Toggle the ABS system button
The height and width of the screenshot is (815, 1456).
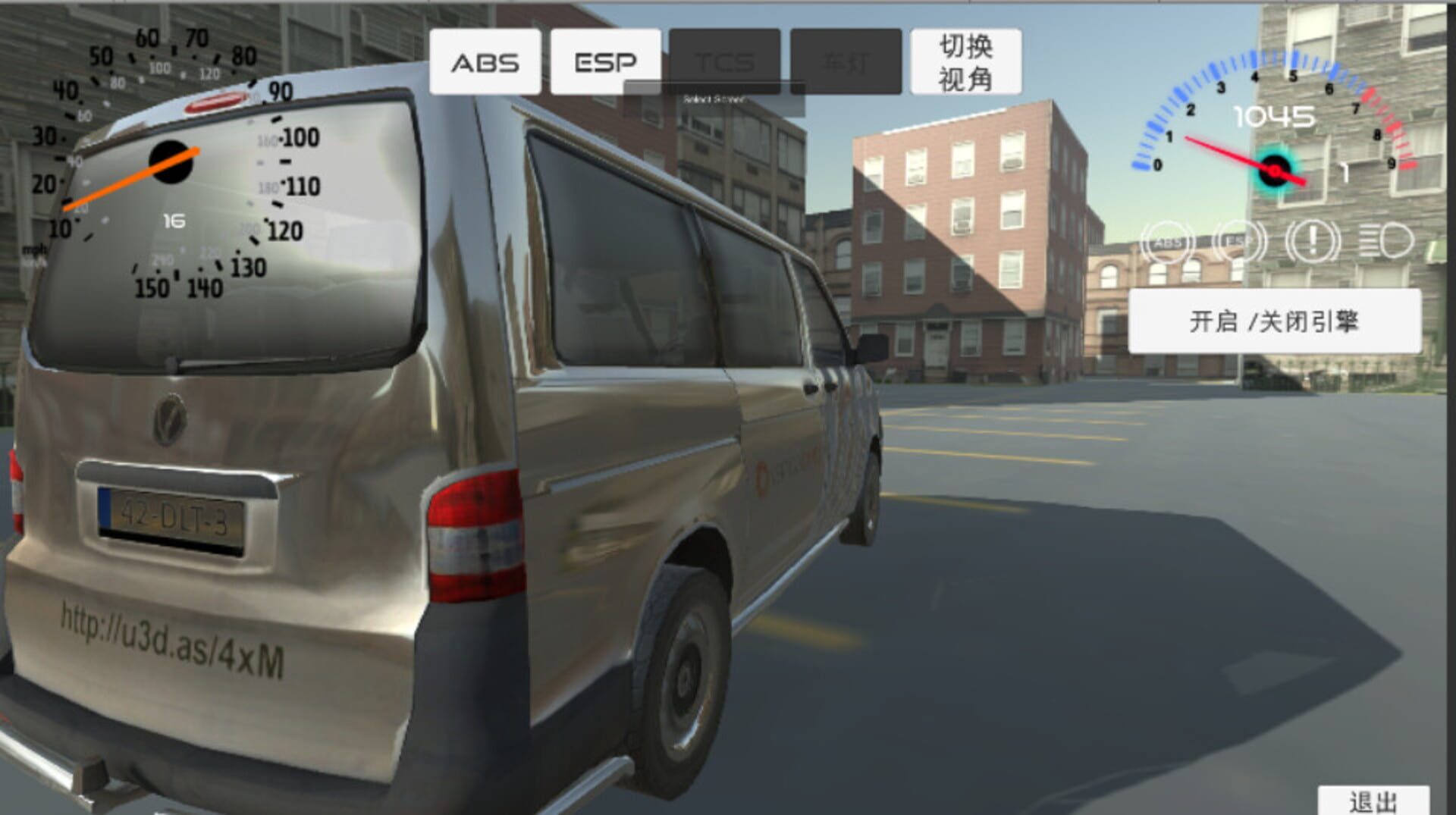(x=485, y=62)
